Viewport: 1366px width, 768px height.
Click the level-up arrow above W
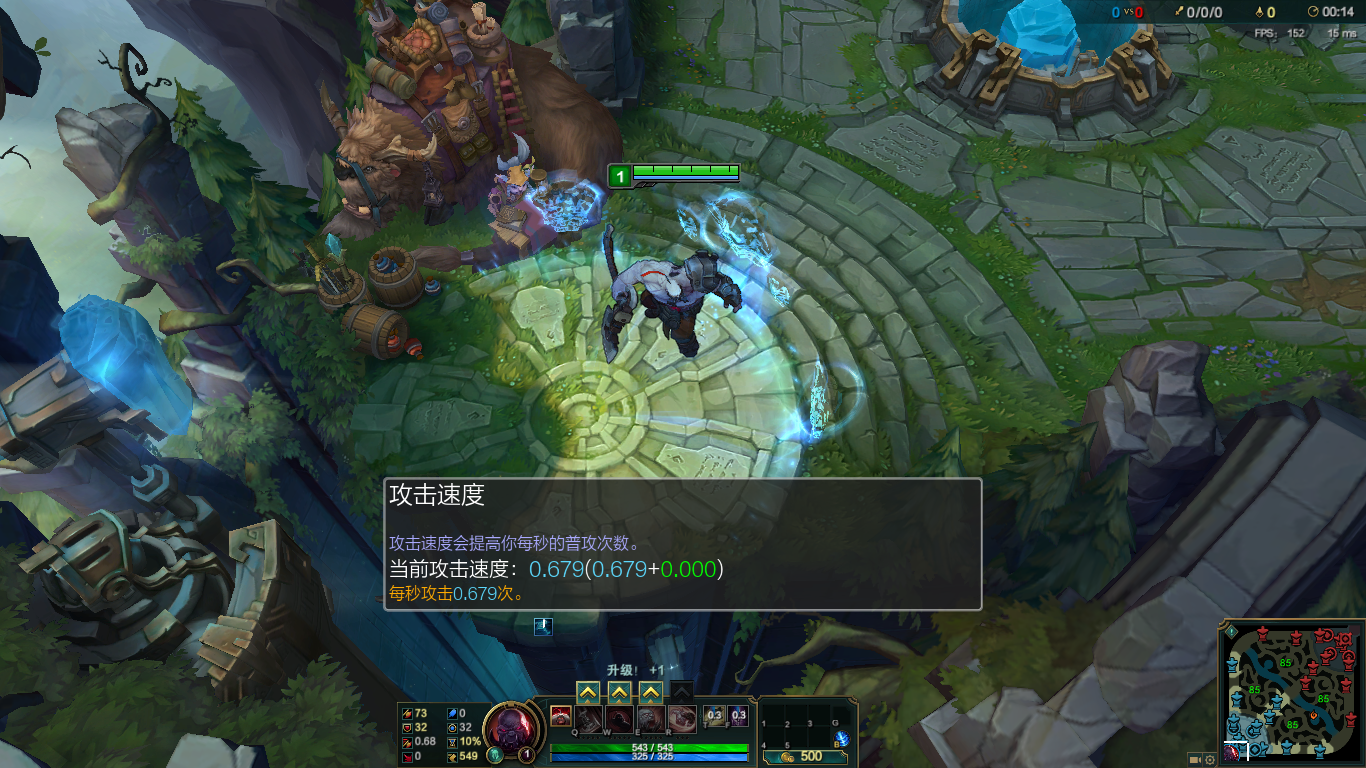coord(618,691)
